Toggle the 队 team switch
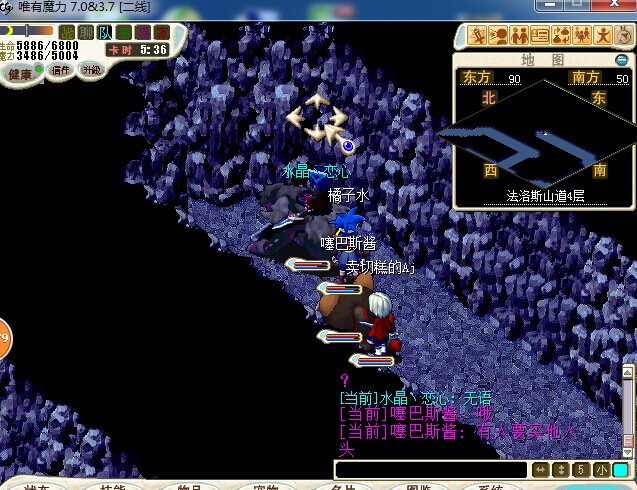Viewport: 637px width, 490px height. tap(105, 32)
